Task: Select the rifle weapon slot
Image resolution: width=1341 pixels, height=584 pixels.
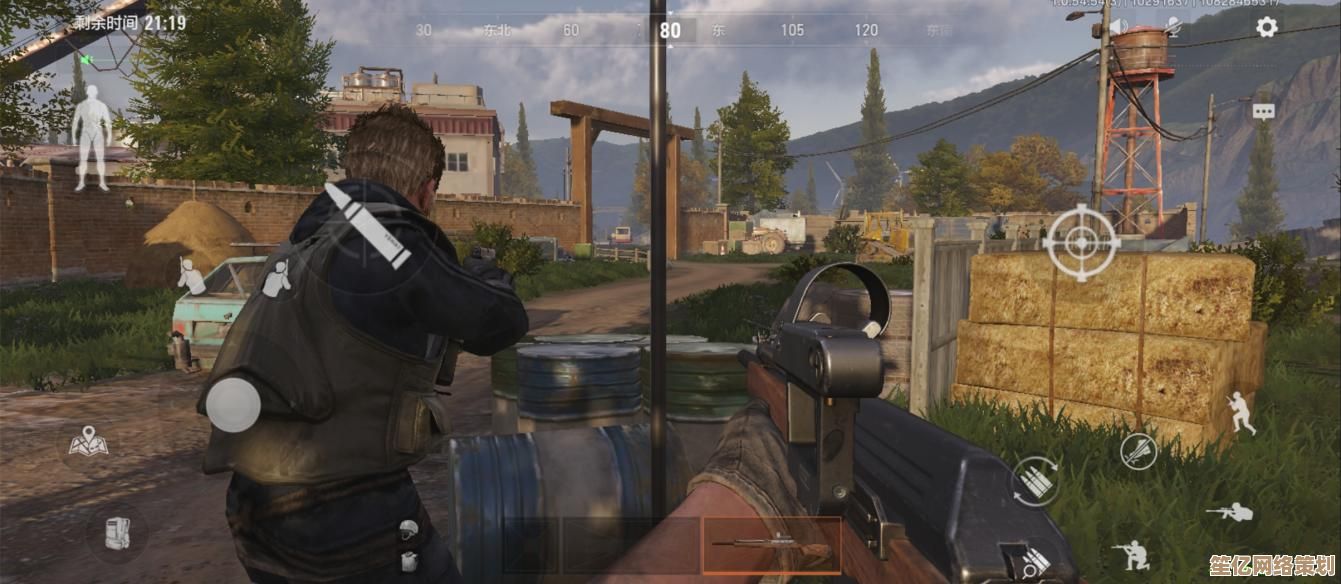Action: [x=771, y=545]
